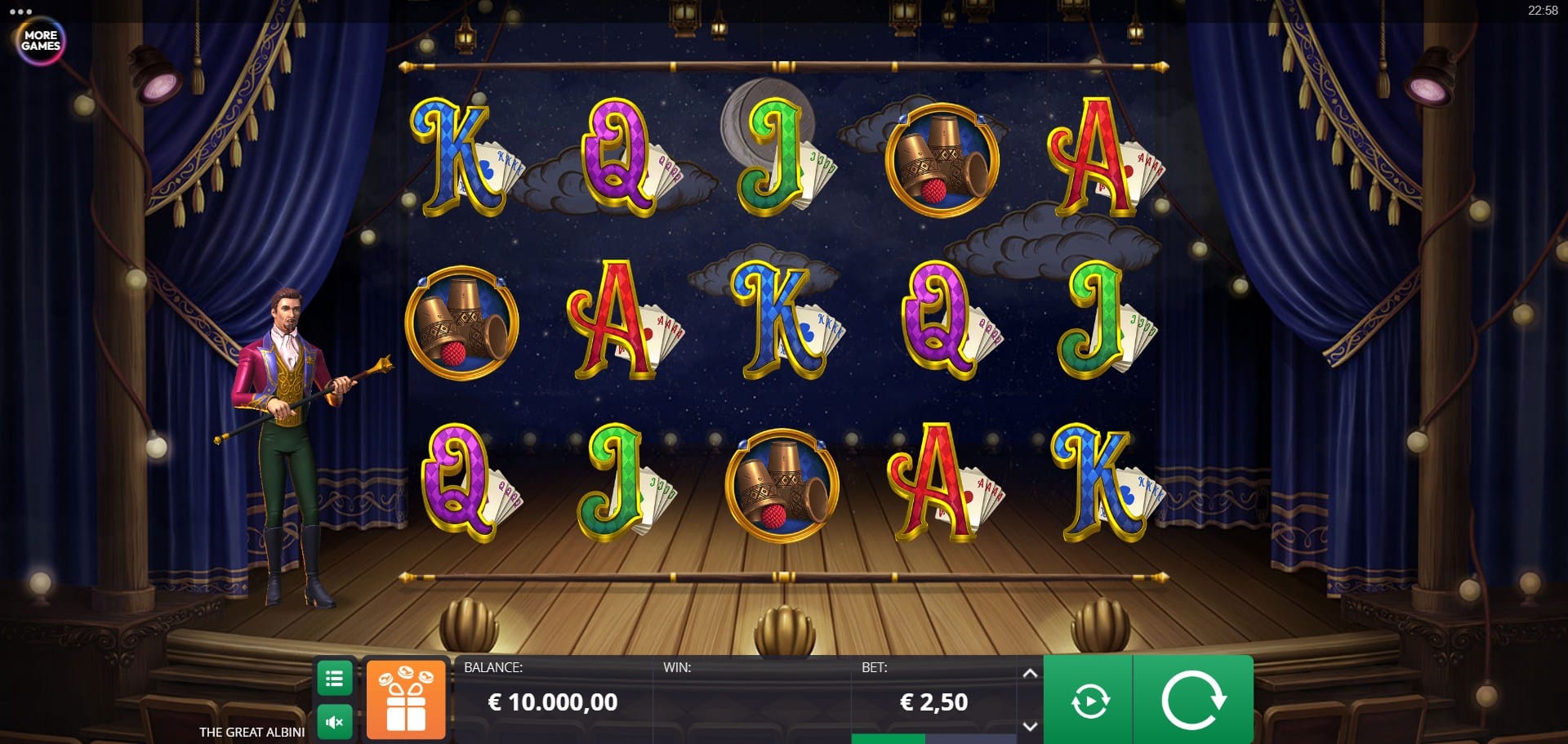Open the three-dot options menu
Image resolution: width=1568 pixels, height=744 pixels.
point(20,12)
